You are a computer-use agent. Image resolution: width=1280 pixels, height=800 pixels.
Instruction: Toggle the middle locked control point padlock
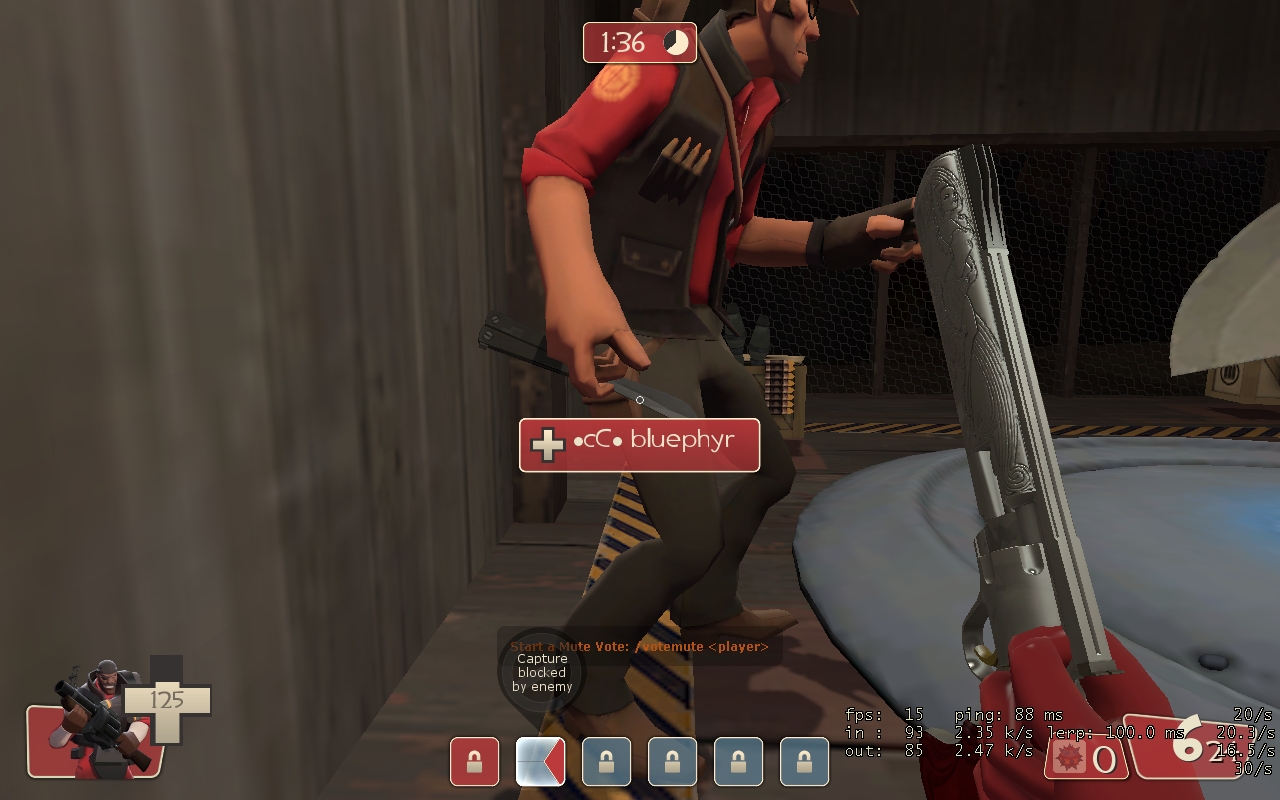click(x=672, y=762)
